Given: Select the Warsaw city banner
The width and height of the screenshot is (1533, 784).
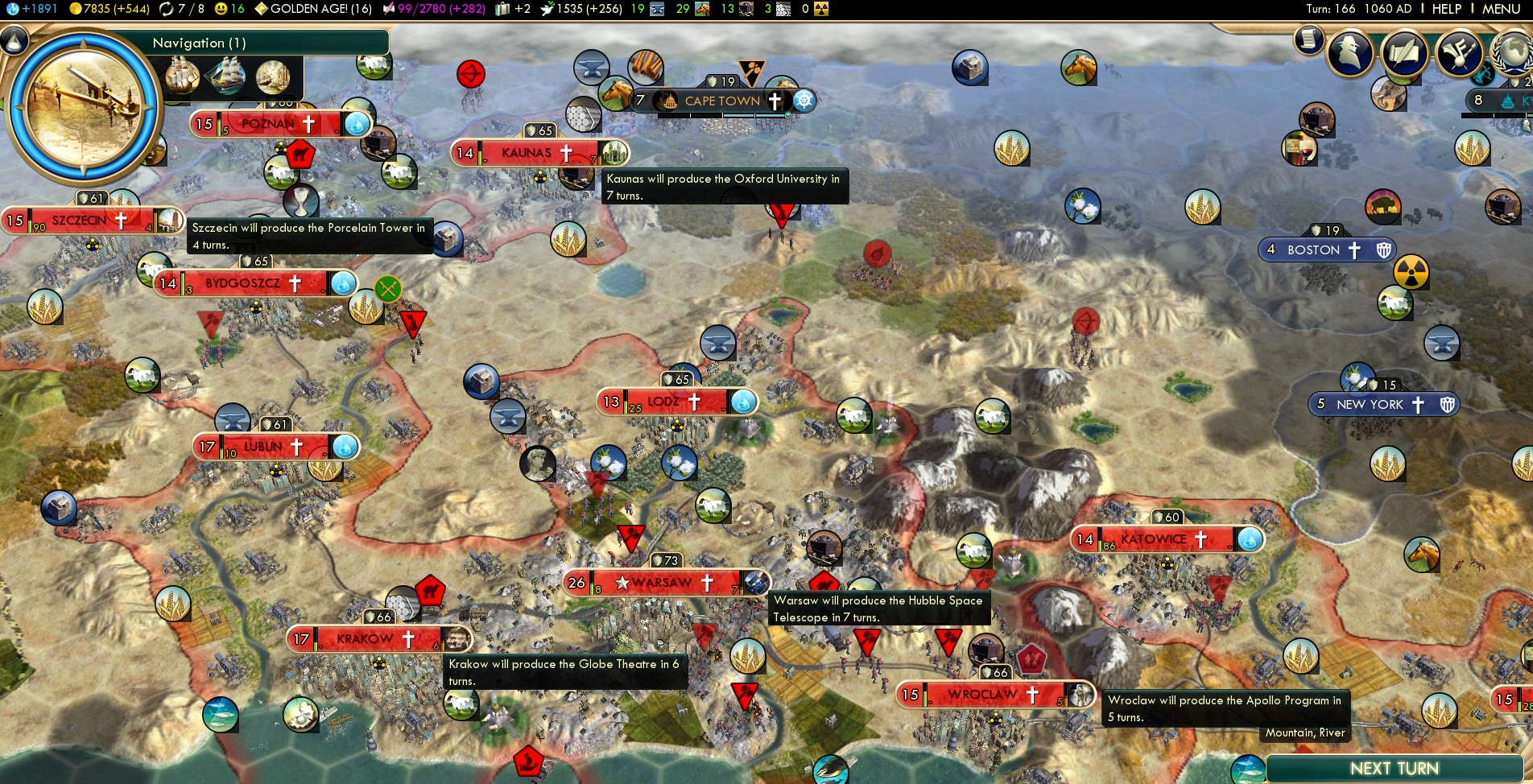Looking at the screenshot, I should (662, 583).
